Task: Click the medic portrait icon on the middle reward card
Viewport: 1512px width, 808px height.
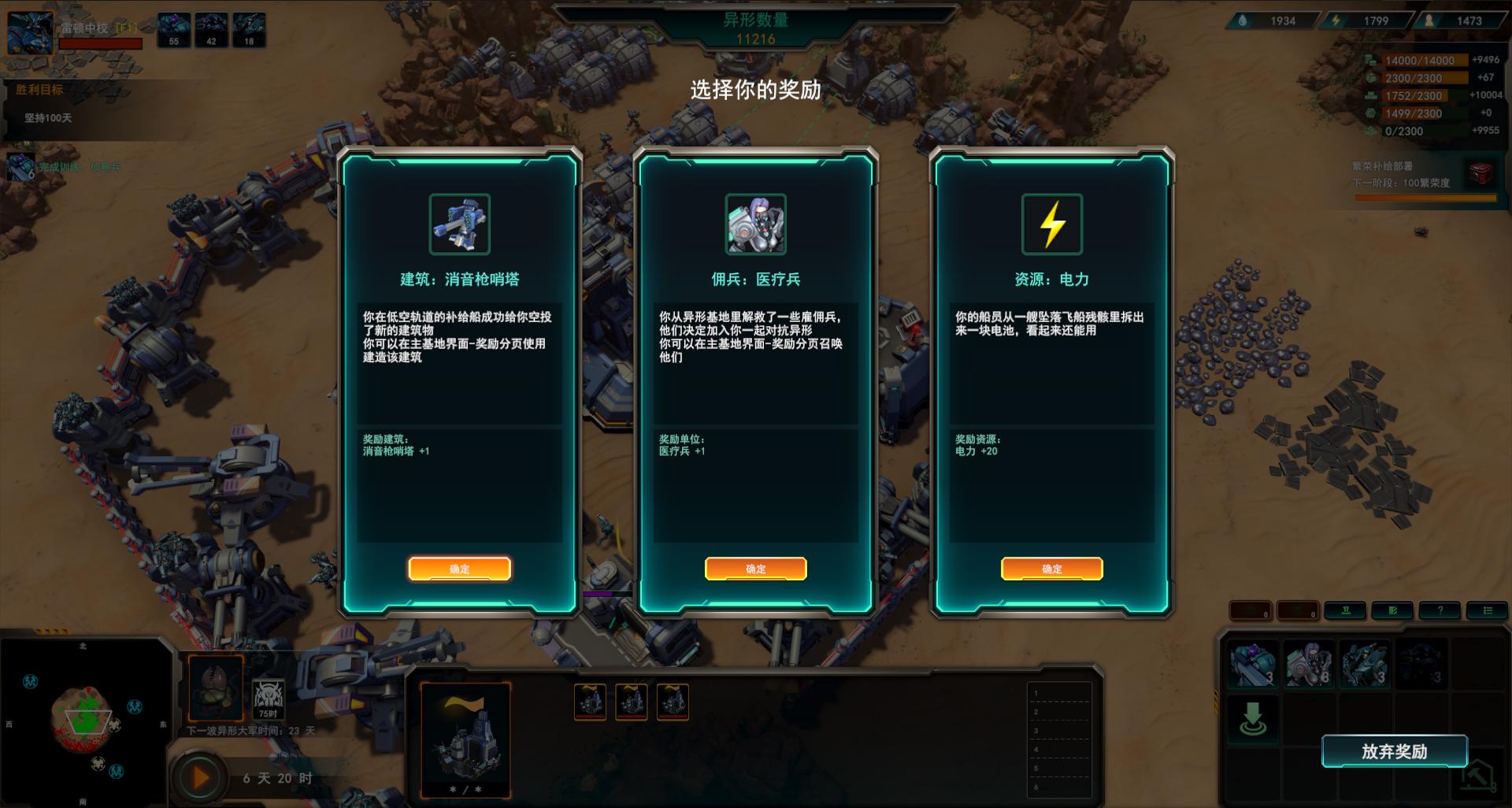Action: [755, 224]
